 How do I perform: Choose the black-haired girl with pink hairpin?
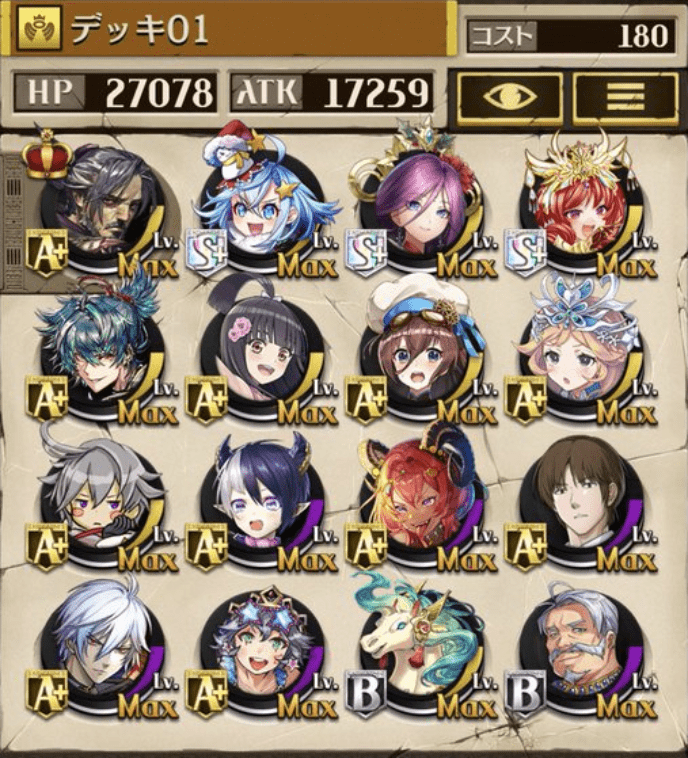pyautogui.click(x=261, y=348)
